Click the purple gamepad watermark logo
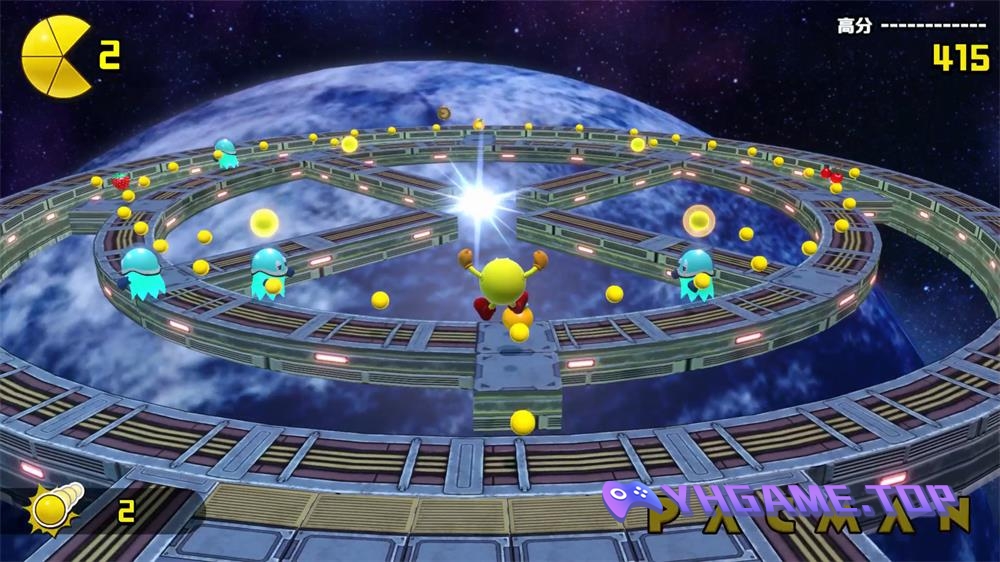This screenshot has width=1000, height=562. tap(624, 503)
